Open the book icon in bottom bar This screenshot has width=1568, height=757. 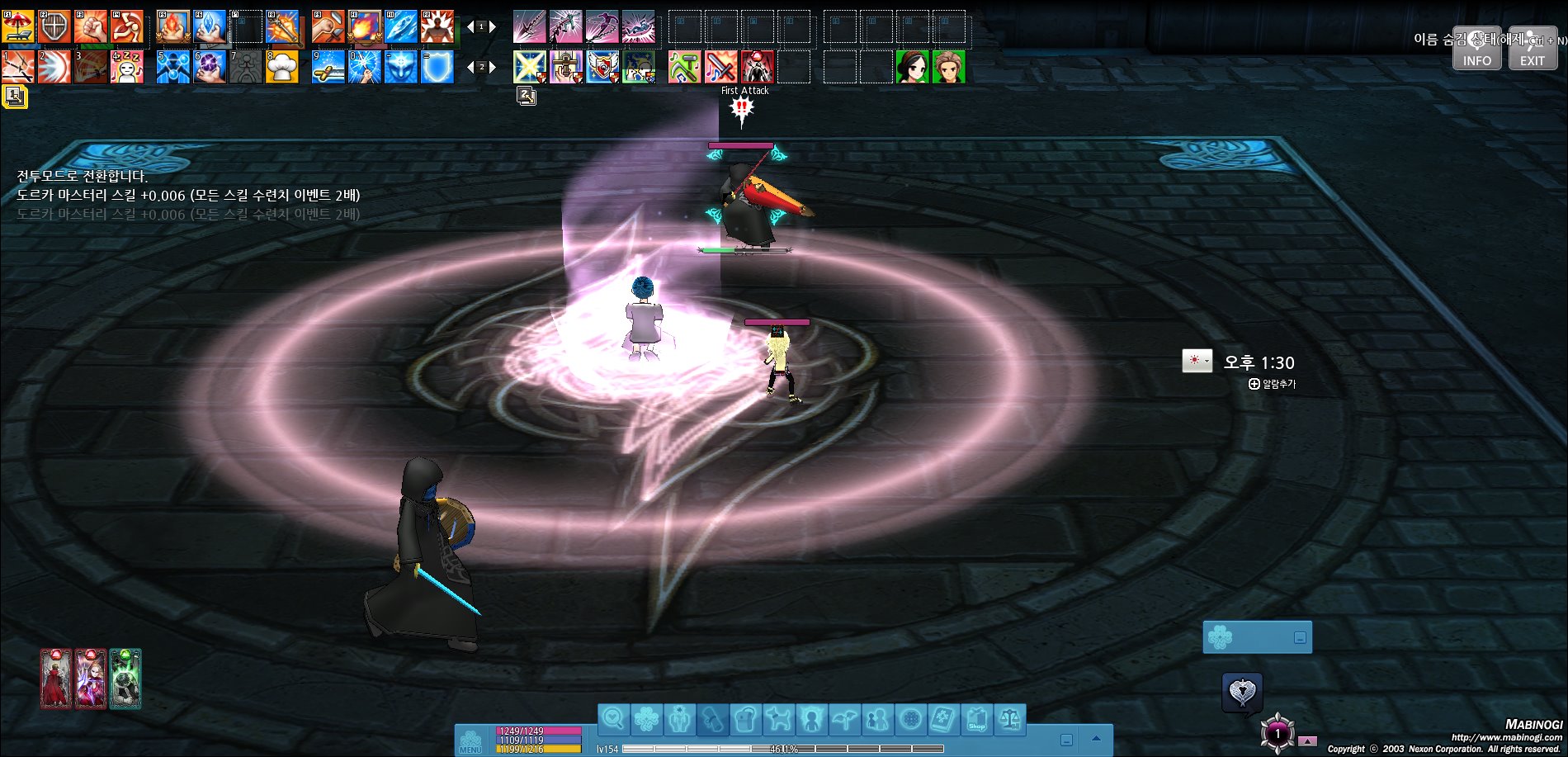[943, 720]
